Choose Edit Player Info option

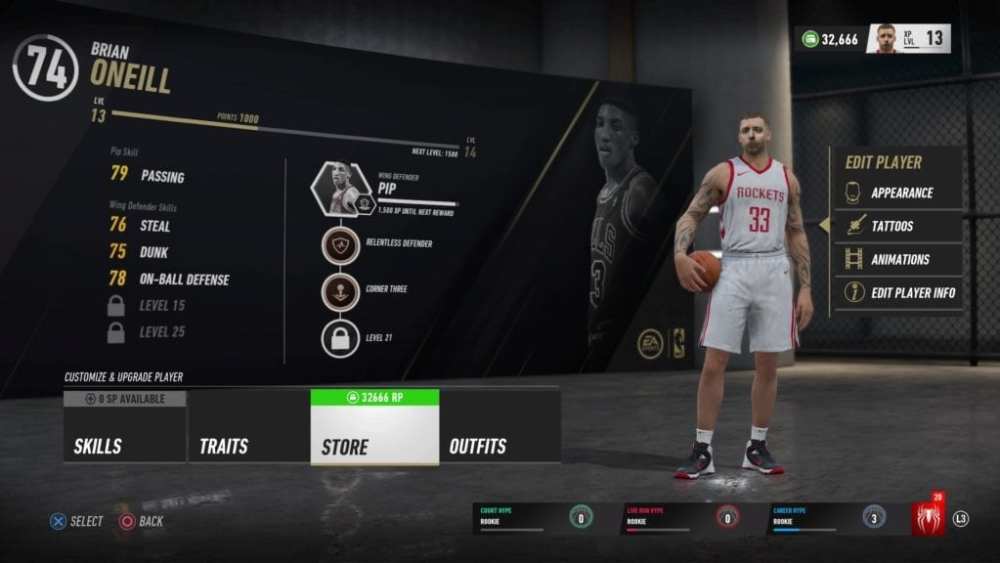tap(899, 293)
